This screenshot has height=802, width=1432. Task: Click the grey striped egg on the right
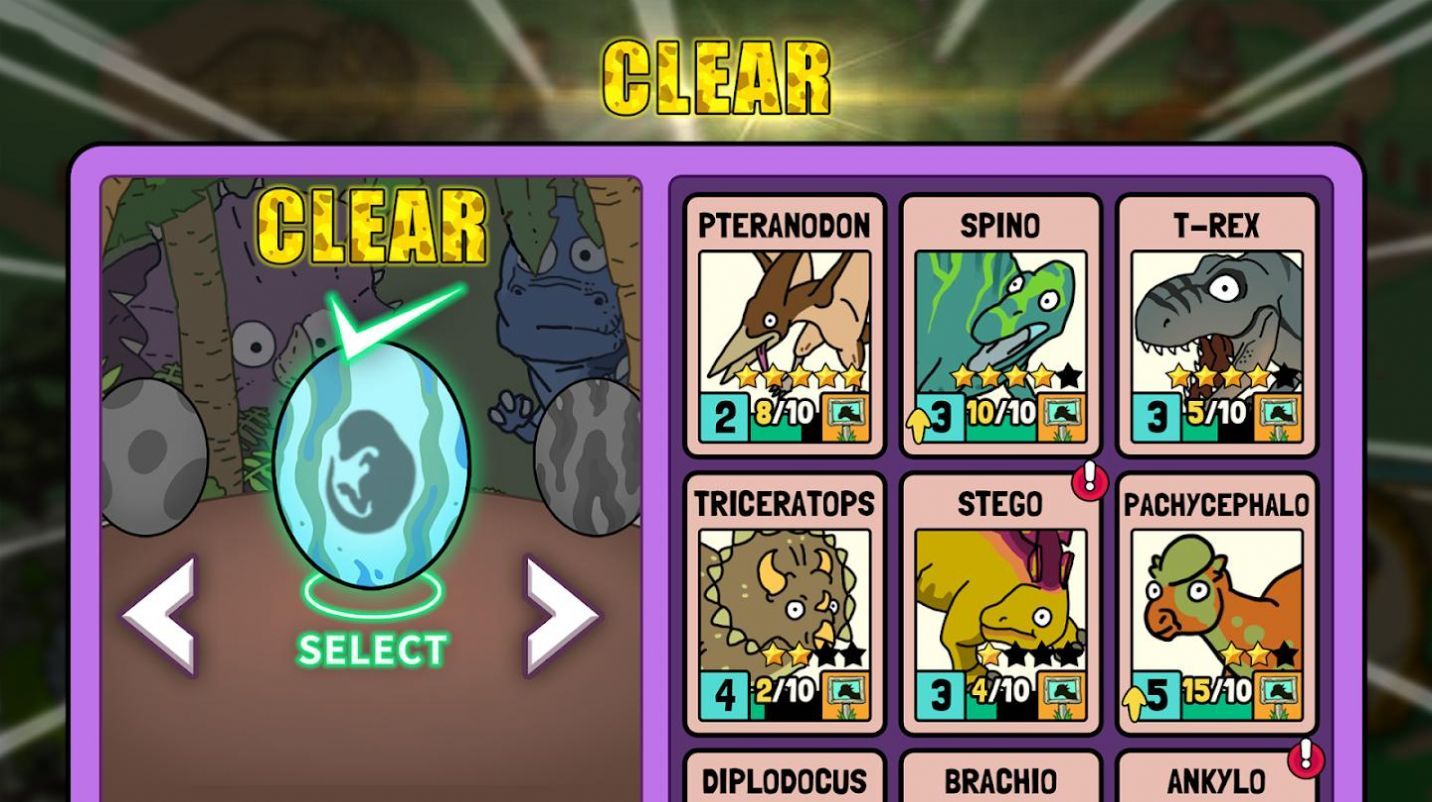coord(588,455)
